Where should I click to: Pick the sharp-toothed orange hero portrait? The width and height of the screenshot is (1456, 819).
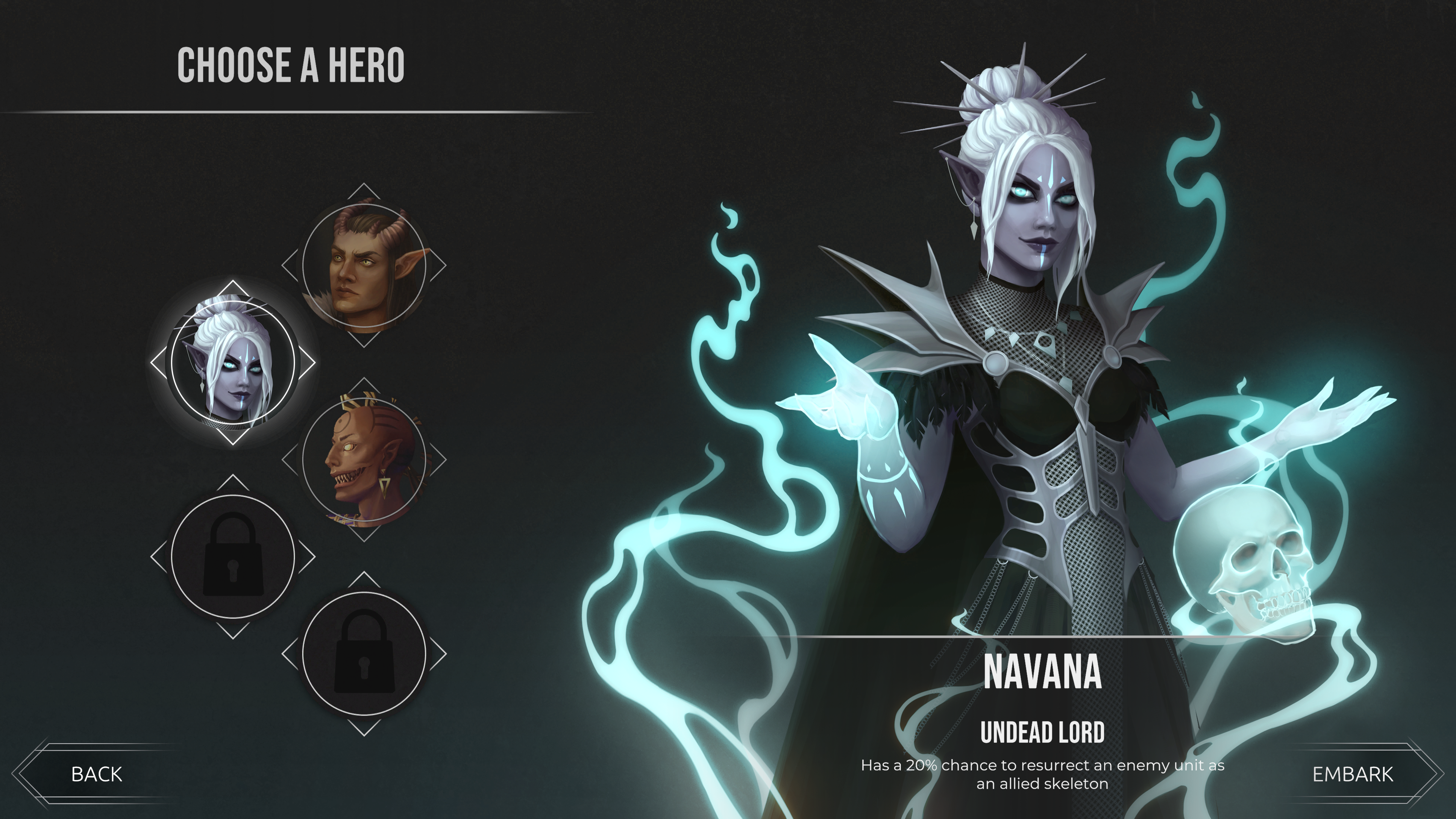tap(364, 460)
